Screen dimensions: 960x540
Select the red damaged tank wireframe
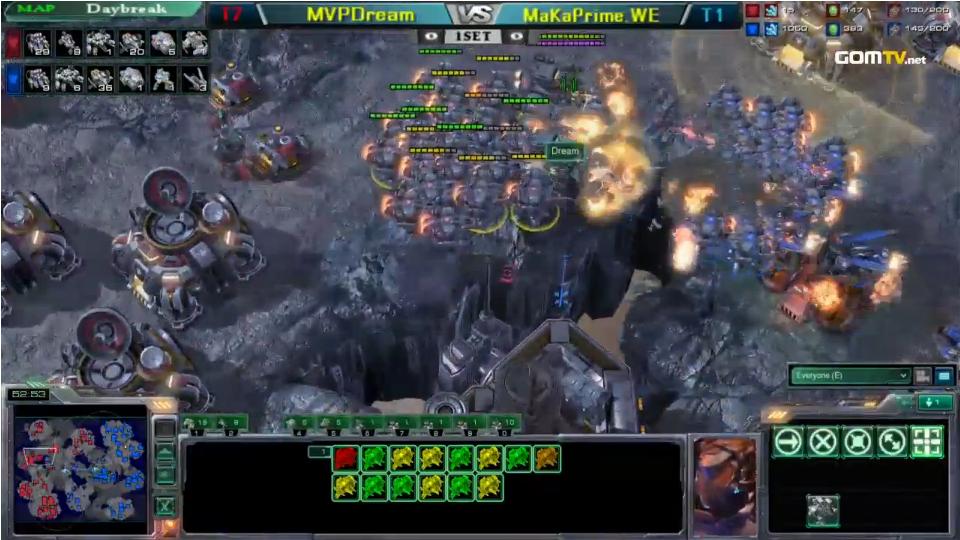346,459
